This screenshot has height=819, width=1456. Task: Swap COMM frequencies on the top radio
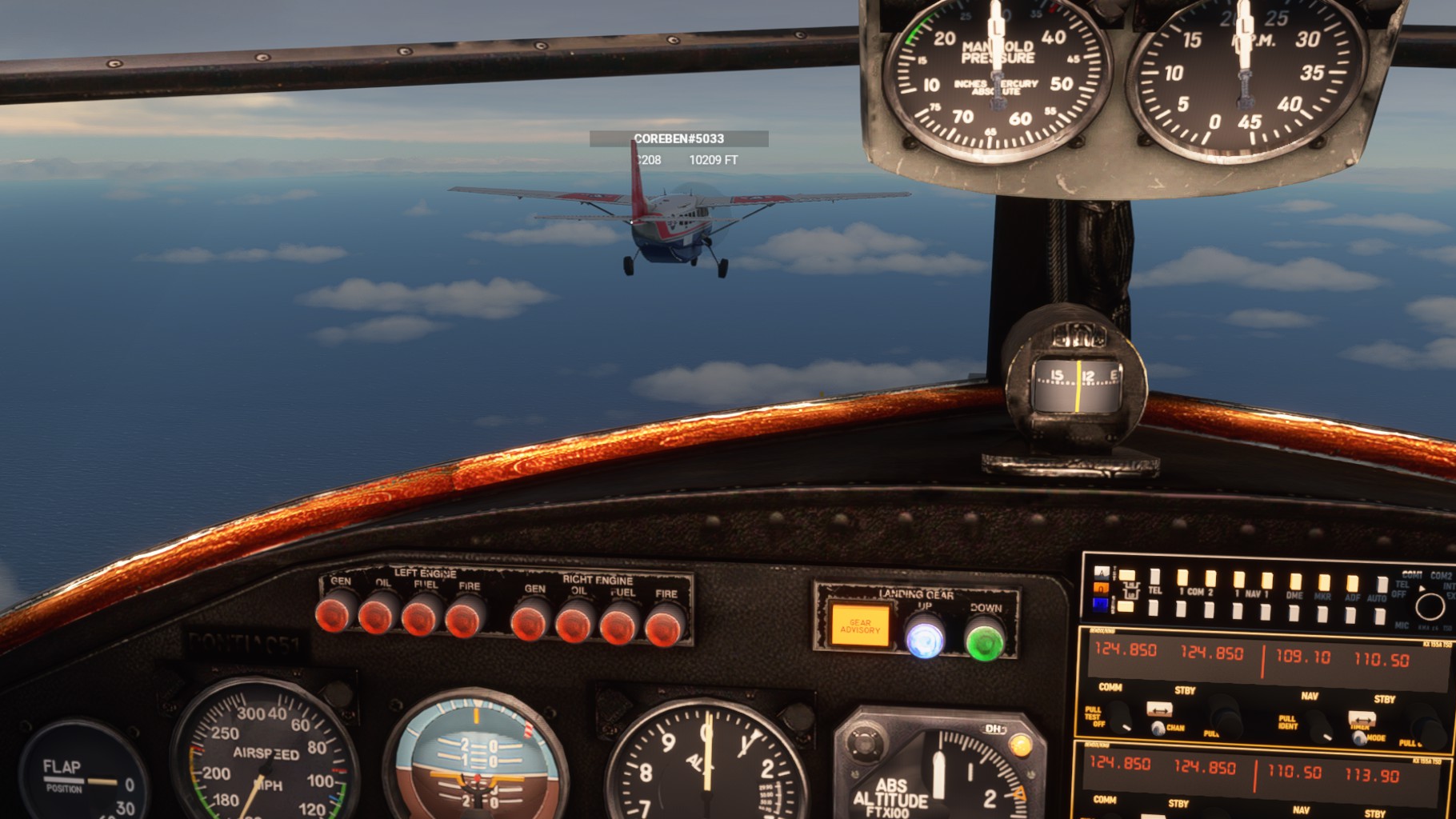(x=1159, y=709)
